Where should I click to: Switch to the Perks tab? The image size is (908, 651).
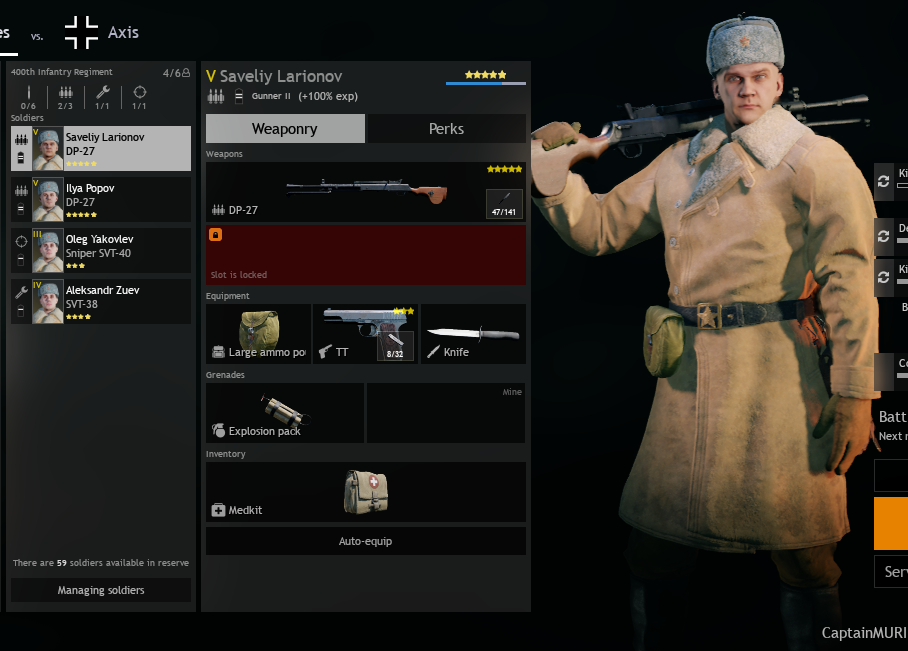click(446, 129)
